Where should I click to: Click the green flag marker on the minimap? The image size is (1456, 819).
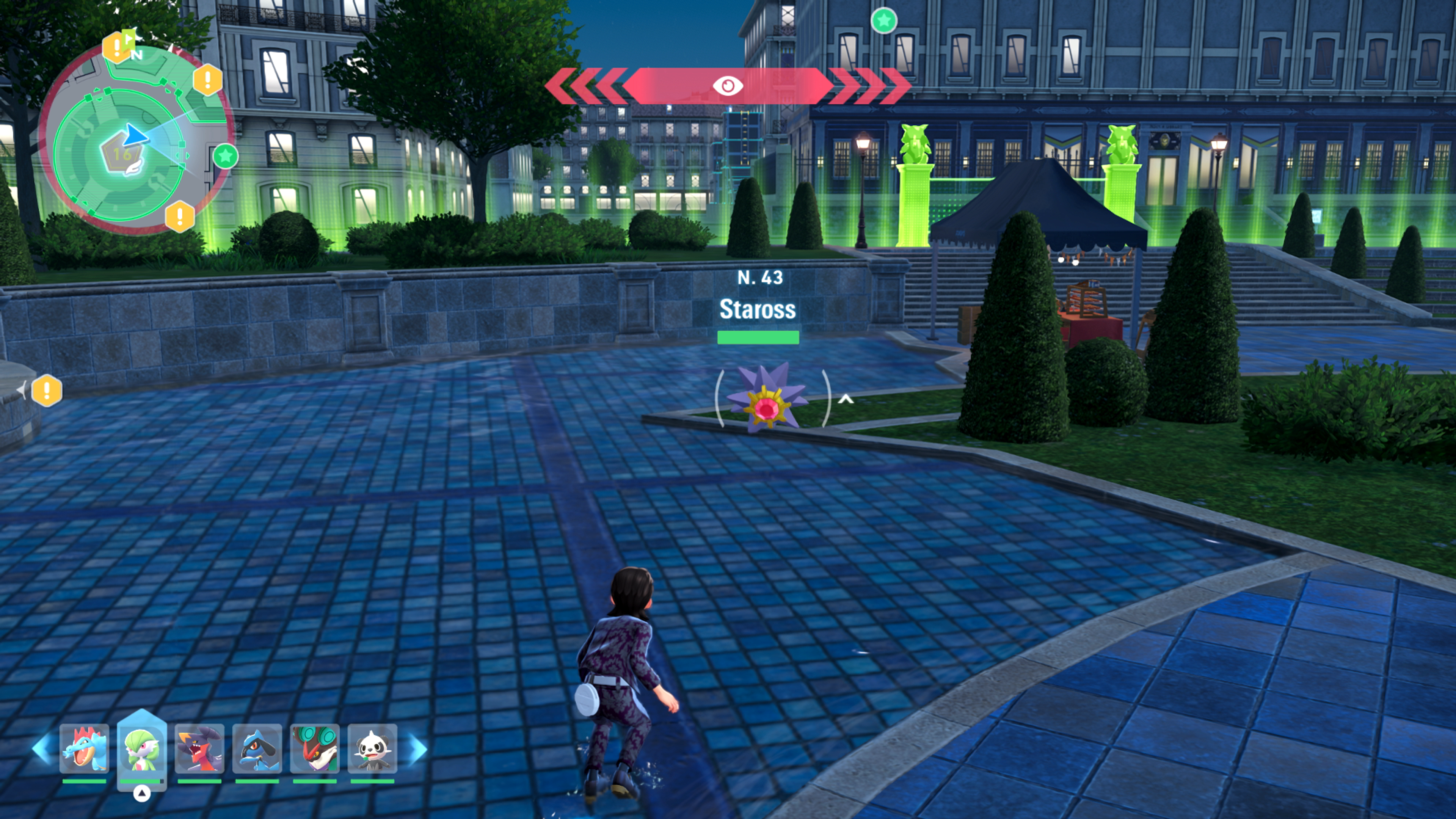coord(129,38)
